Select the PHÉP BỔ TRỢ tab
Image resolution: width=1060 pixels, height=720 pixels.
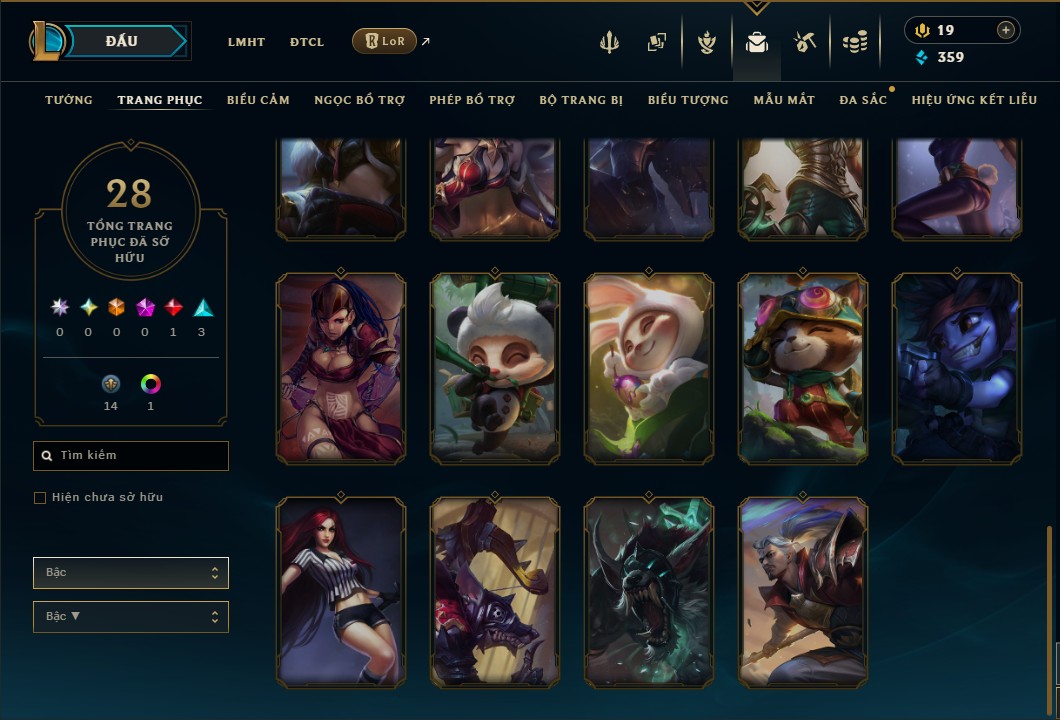472,100
